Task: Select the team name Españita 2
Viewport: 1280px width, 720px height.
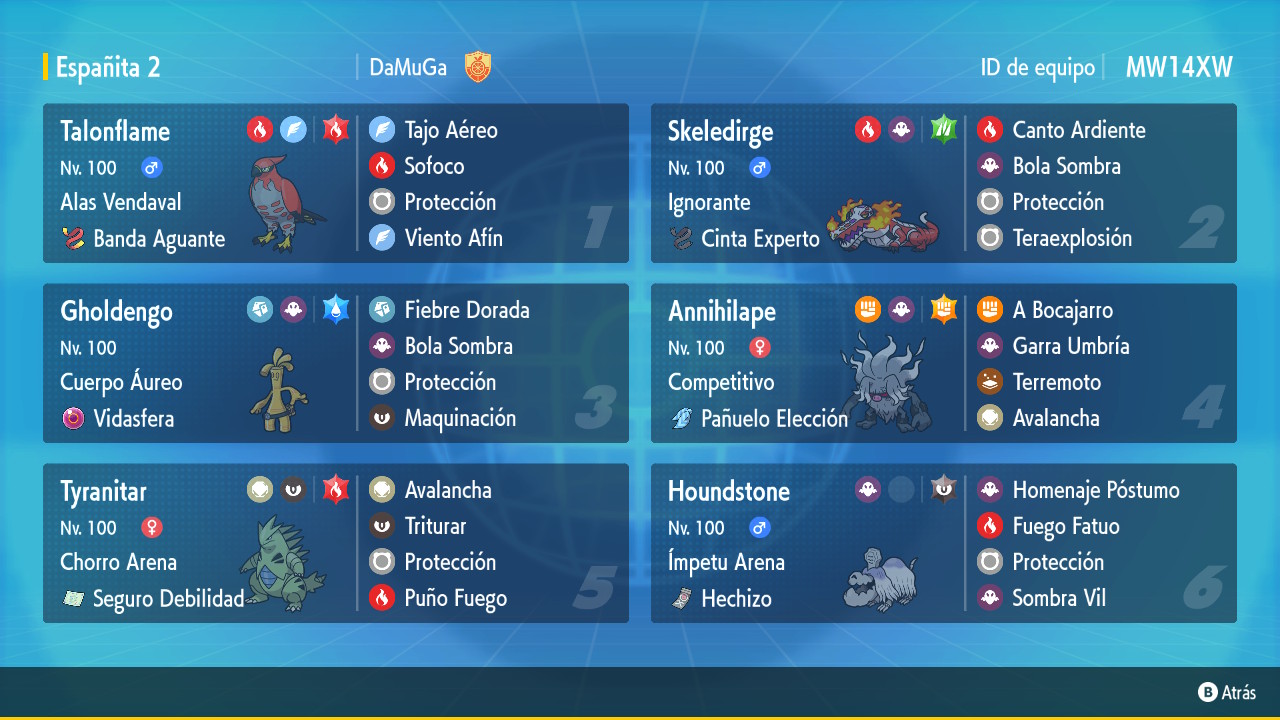Action: pos(108,68)
